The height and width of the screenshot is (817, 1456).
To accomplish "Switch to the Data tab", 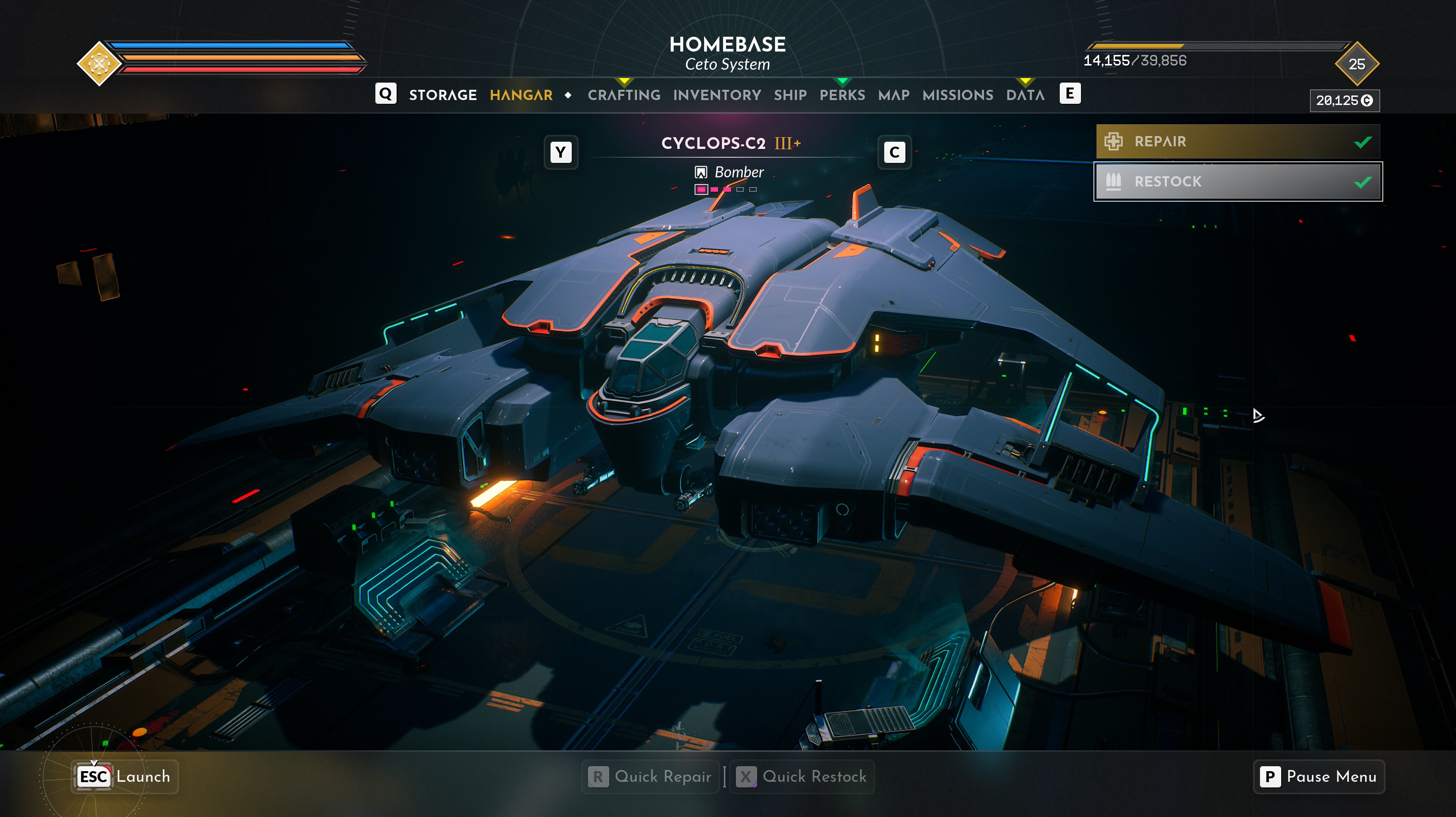I will [1025, 95].
